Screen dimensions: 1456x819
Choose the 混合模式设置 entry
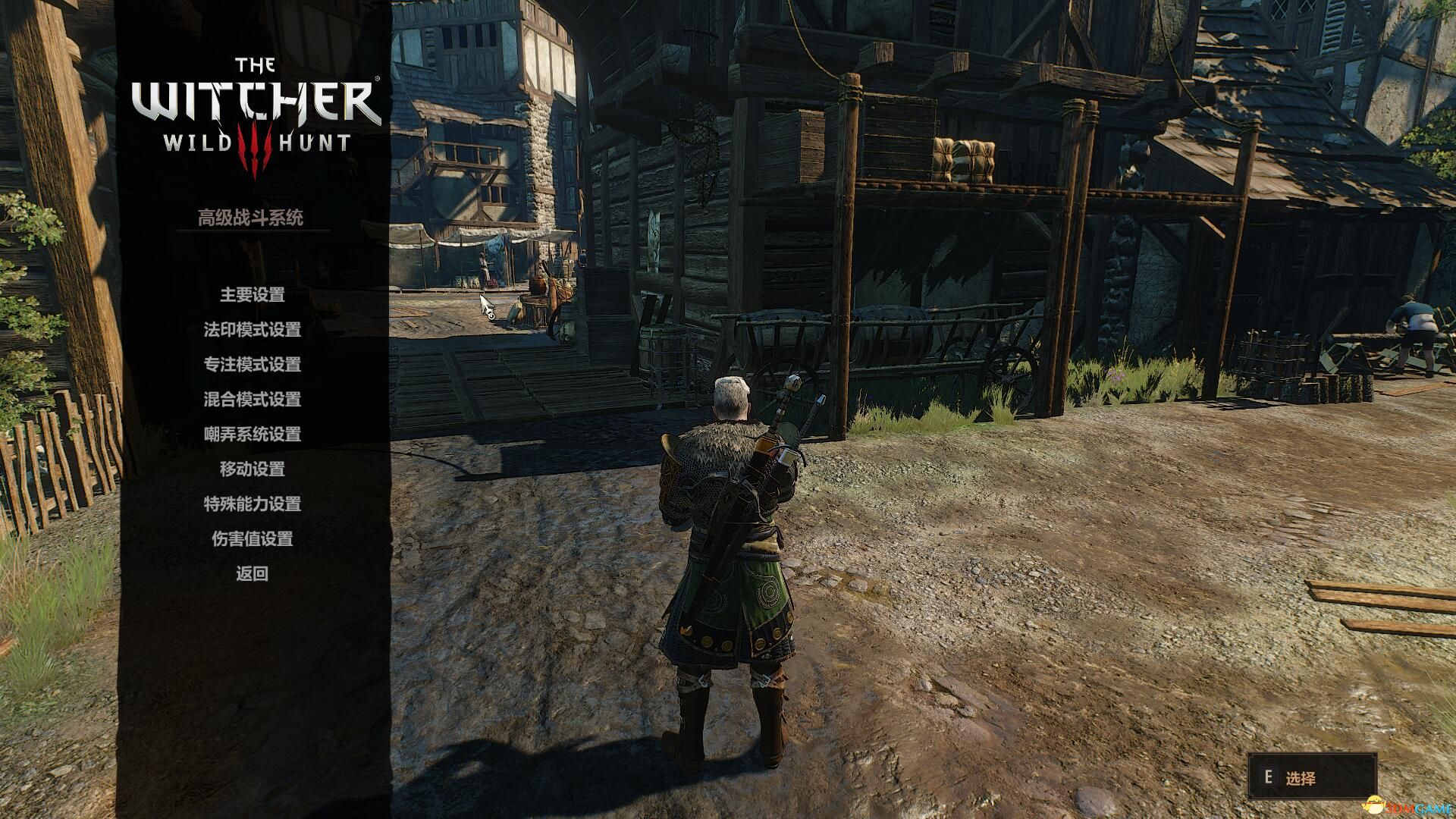click(x=252, y=400)
